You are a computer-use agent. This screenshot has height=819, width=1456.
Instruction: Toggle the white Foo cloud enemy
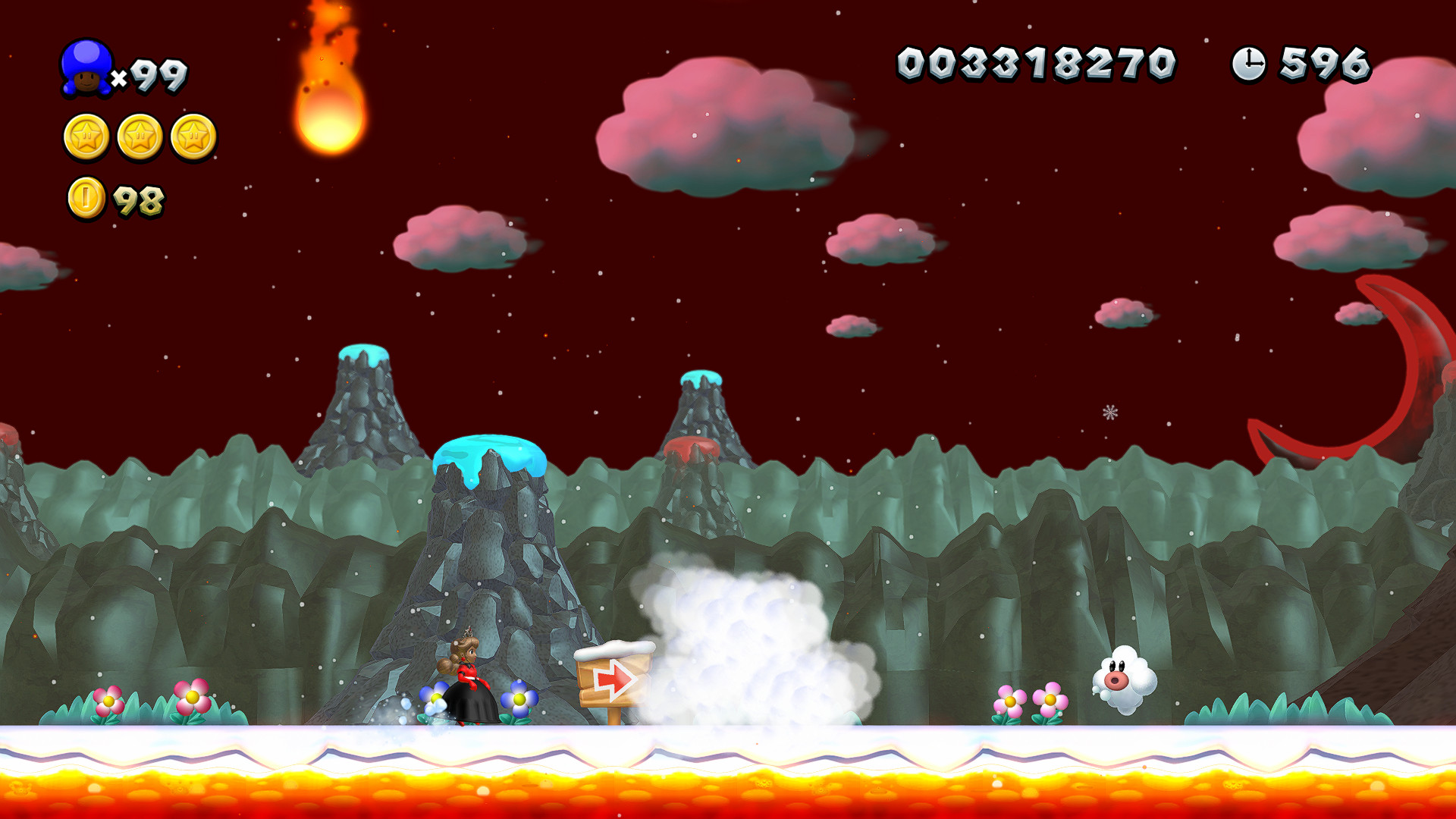[x=1125, y=677]
